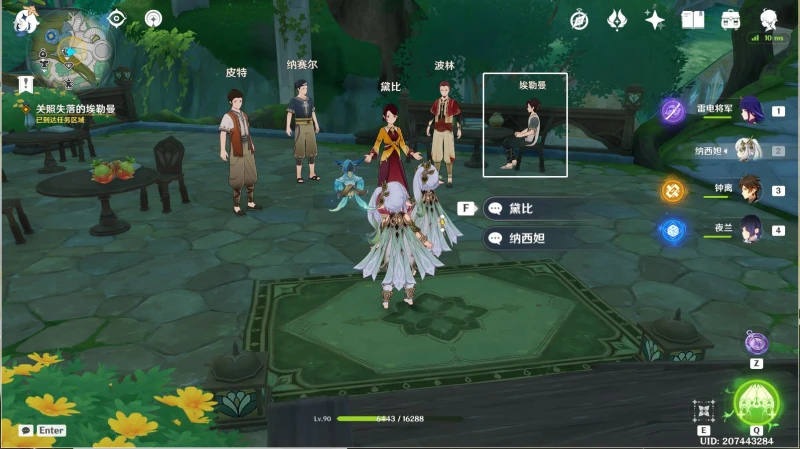Open the backpack inventory

click(731, 19)
